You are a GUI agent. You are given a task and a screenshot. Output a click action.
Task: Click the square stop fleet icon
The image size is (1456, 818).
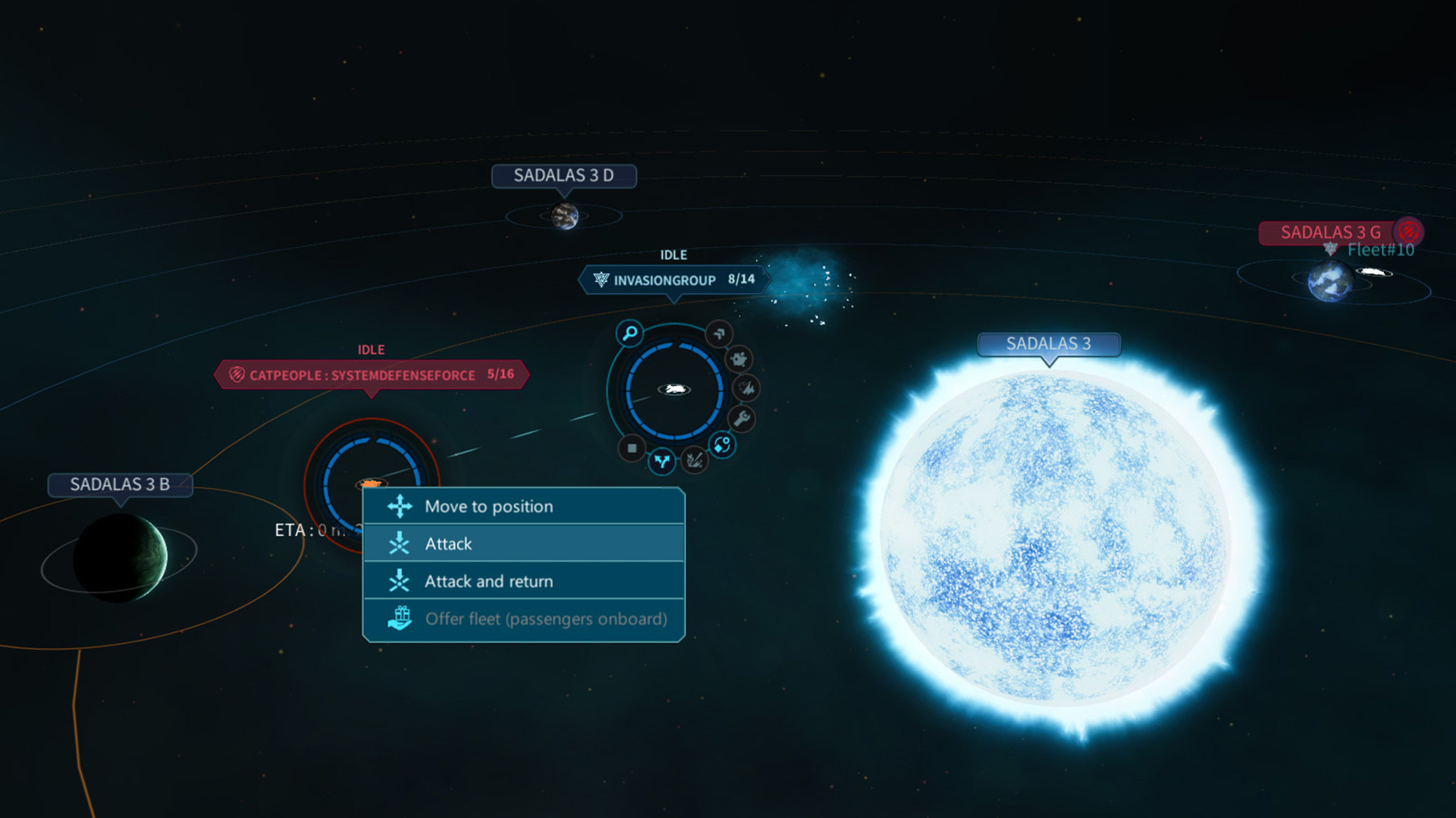click(632, 448)
